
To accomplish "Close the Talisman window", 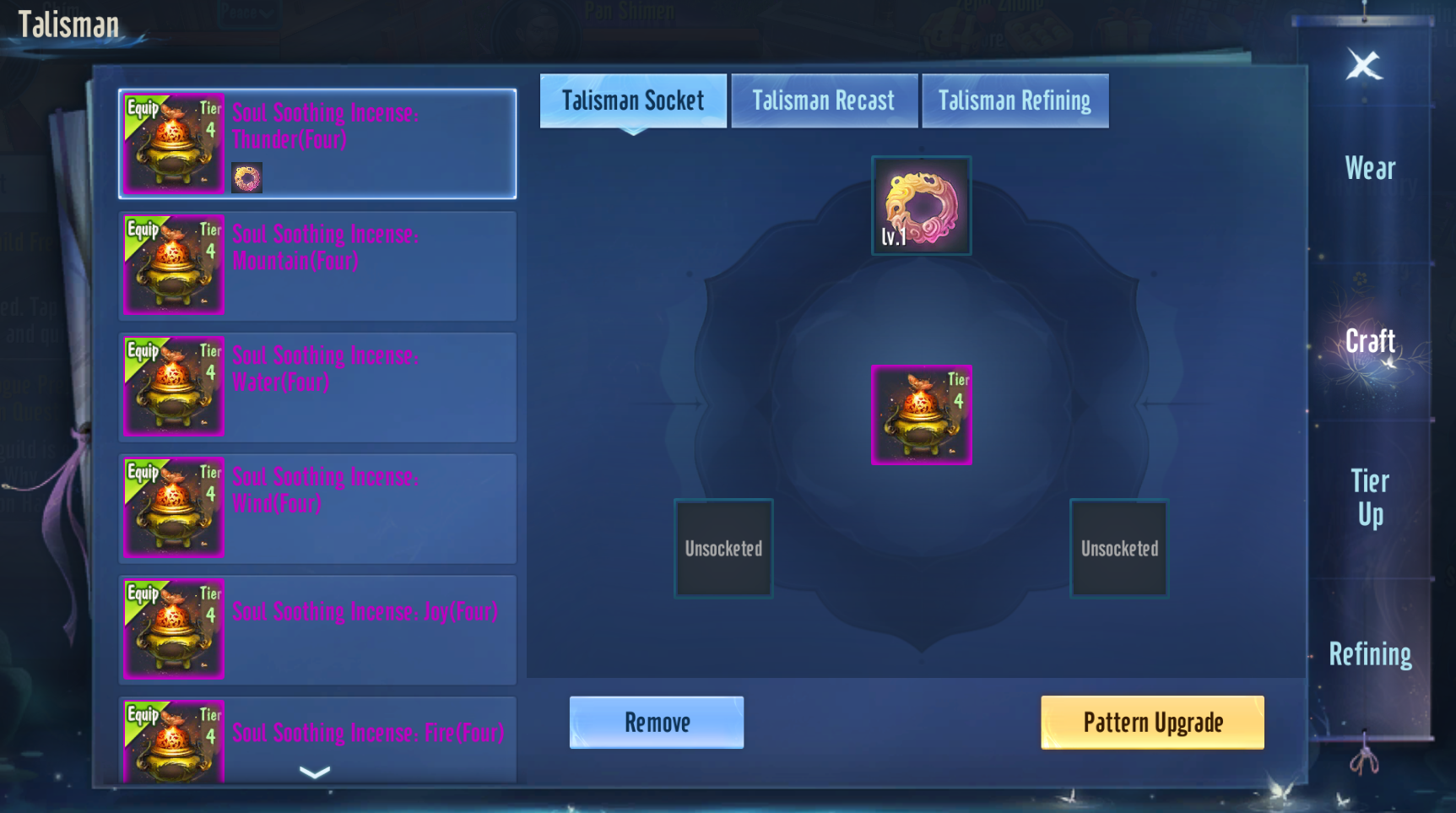I will (x=1363, y=65).
